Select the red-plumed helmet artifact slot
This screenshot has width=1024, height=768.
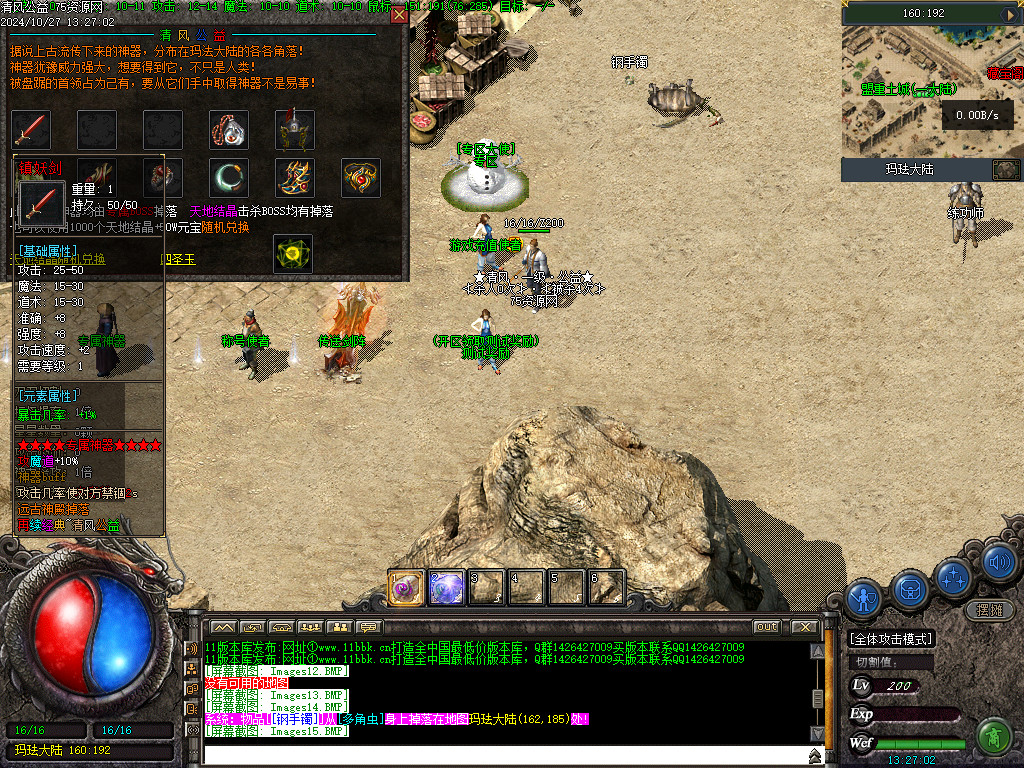coord(294,130)
